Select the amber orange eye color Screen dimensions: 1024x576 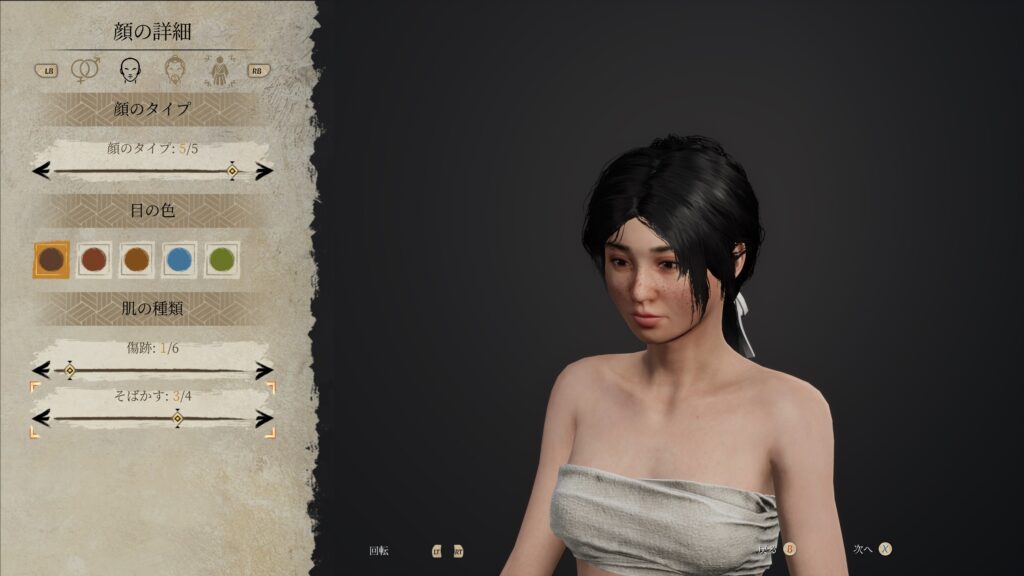(x=136, y=260)
